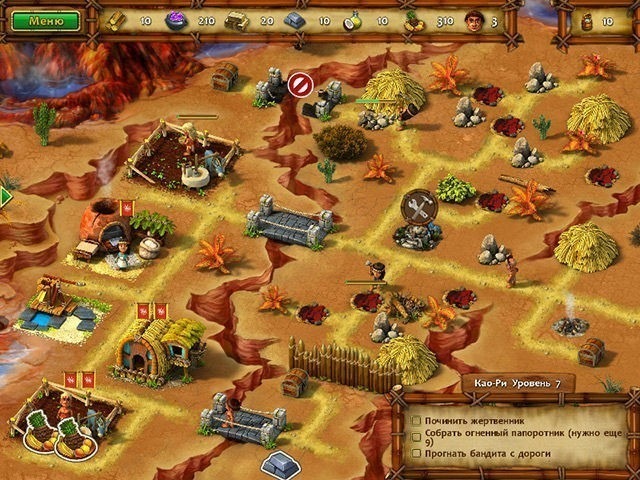Select the pineapple resource icon

tap(412, 20)
